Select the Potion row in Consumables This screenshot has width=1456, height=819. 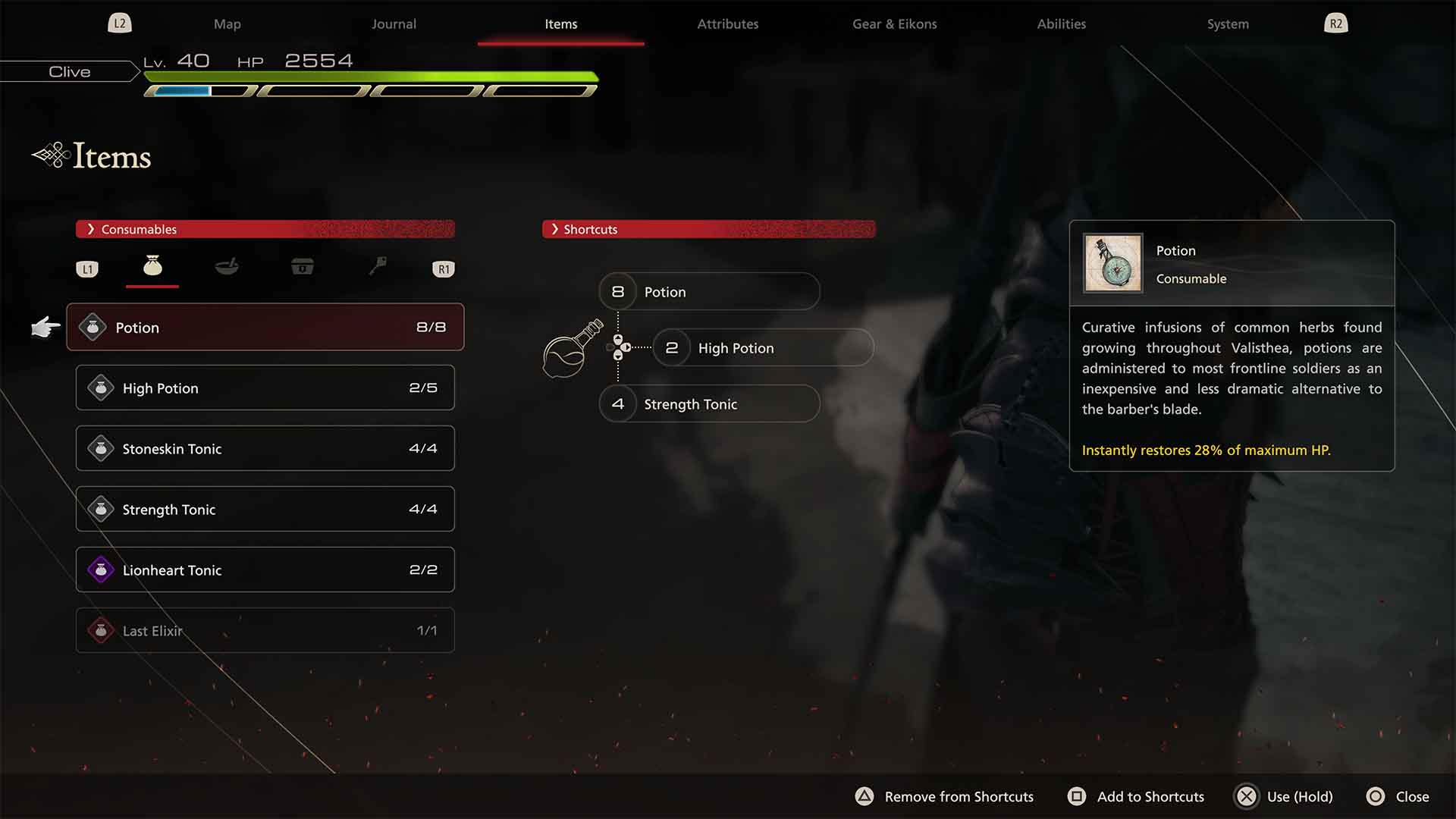point(265,327)
